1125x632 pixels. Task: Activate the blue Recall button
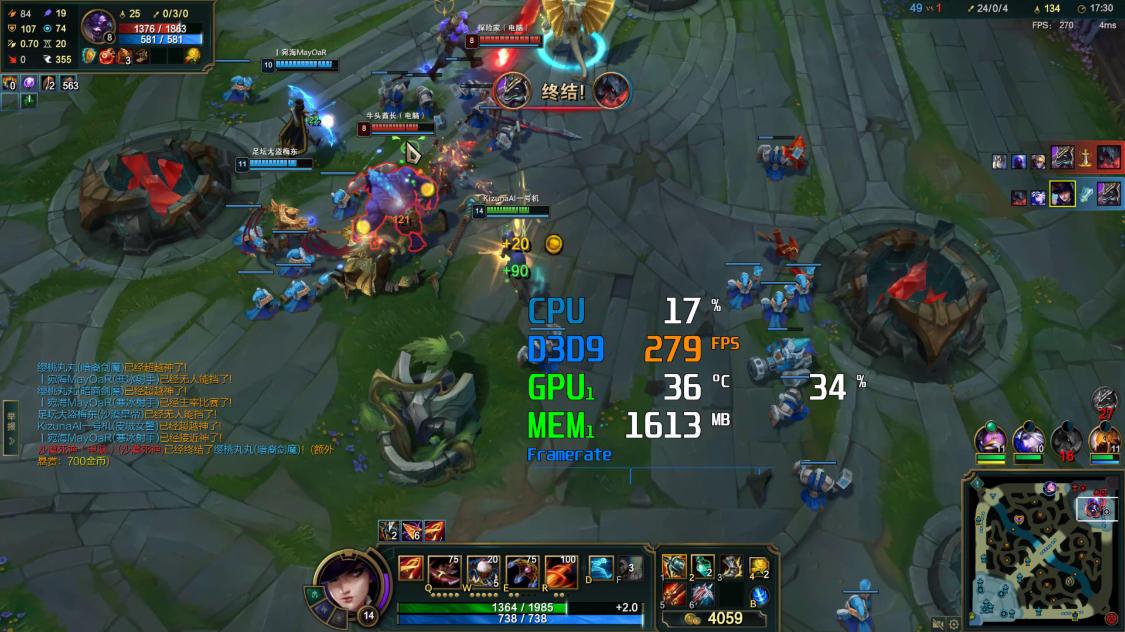(x=759, y=596)
